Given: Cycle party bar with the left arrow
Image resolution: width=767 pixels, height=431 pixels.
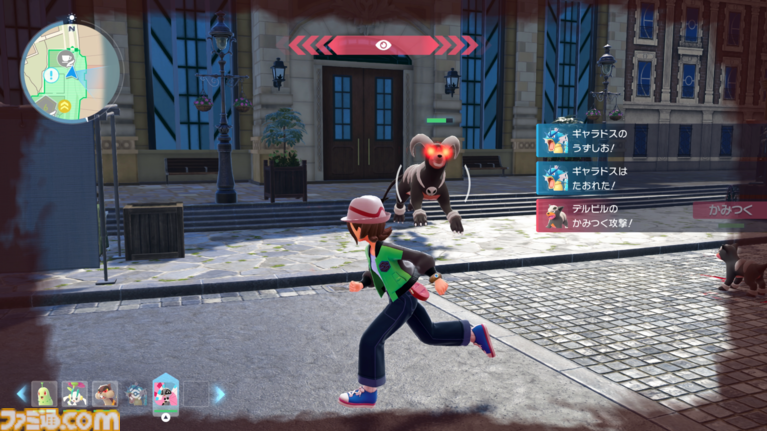Looking at the screenshot, I should [21, 394].
